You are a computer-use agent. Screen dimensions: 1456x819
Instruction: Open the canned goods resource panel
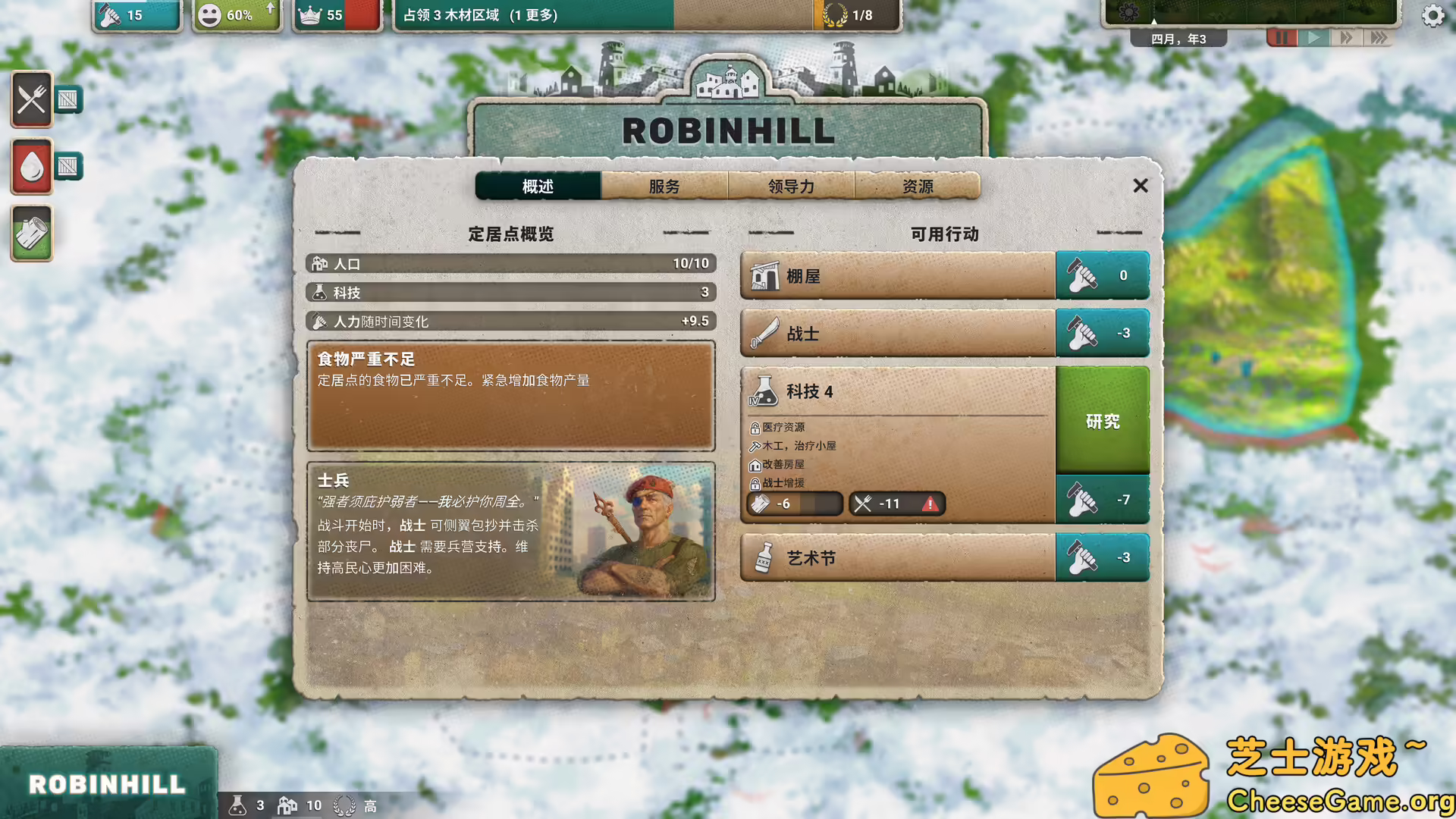(x=30, y=234)
